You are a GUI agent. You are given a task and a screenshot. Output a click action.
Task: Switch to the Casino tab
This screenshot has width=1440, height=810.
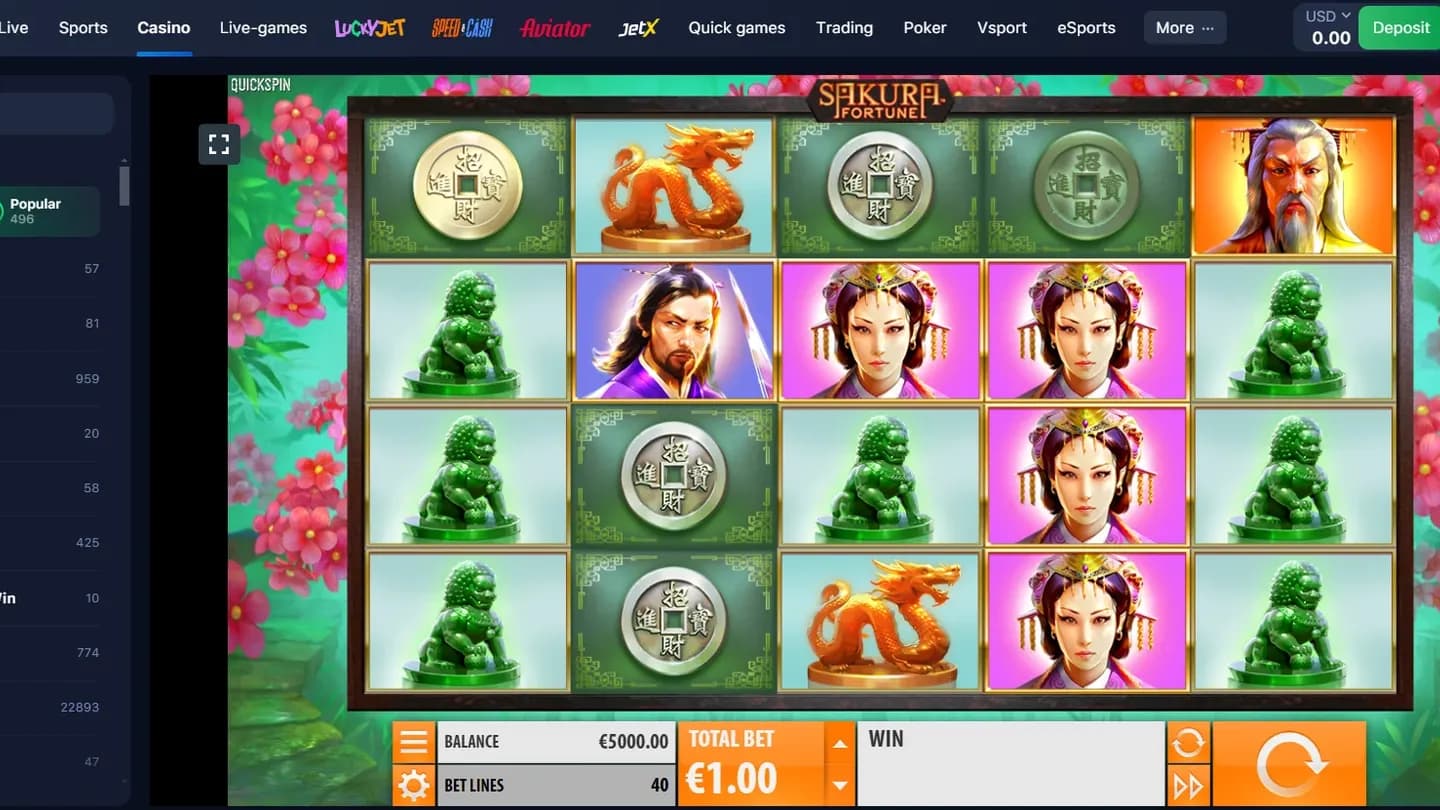[163, 28]
